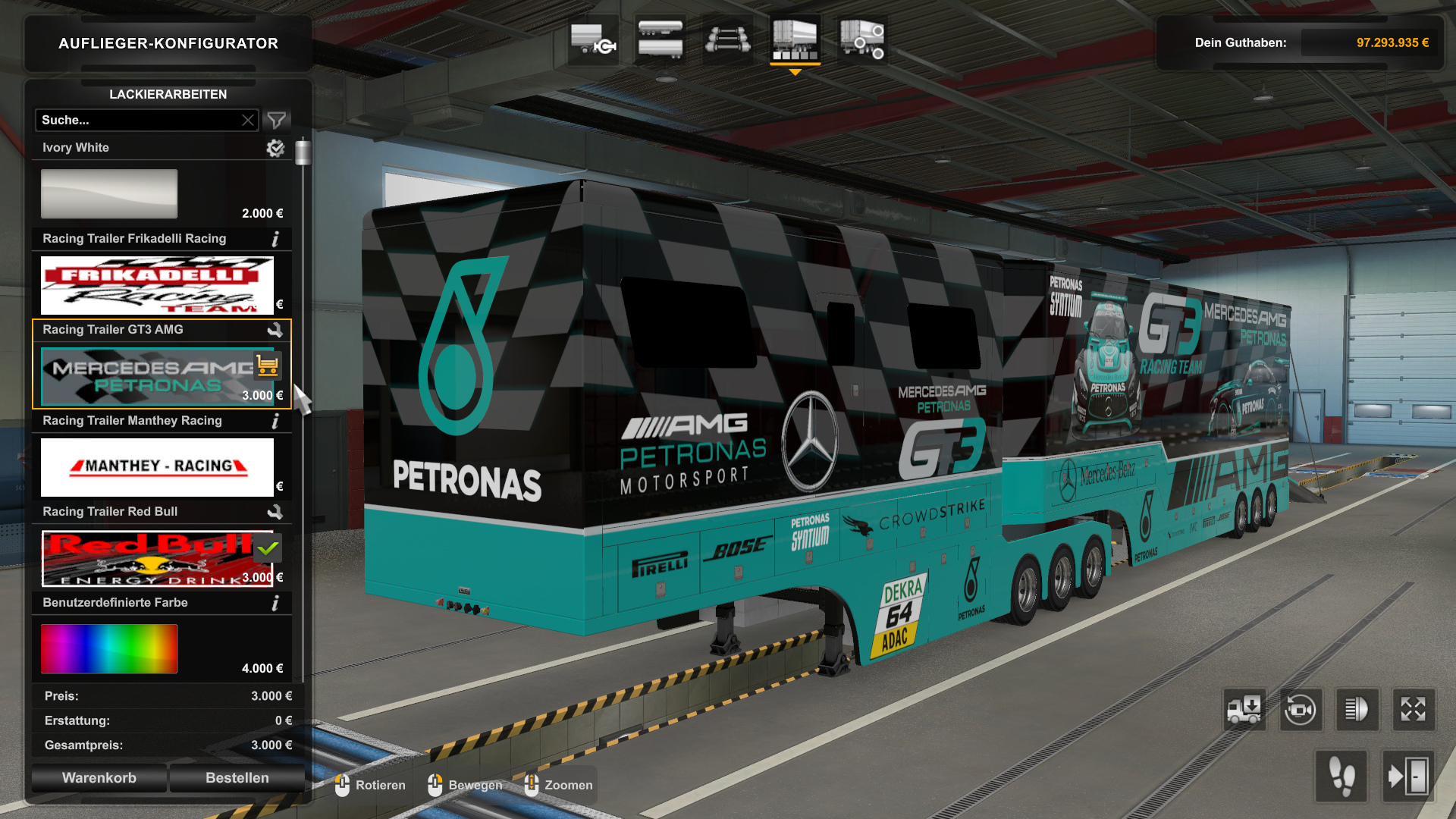Pick the Manthey Racing trailer skin
Image resolution: width=1456 pixels, height=819 pixels.
point(157,467)
